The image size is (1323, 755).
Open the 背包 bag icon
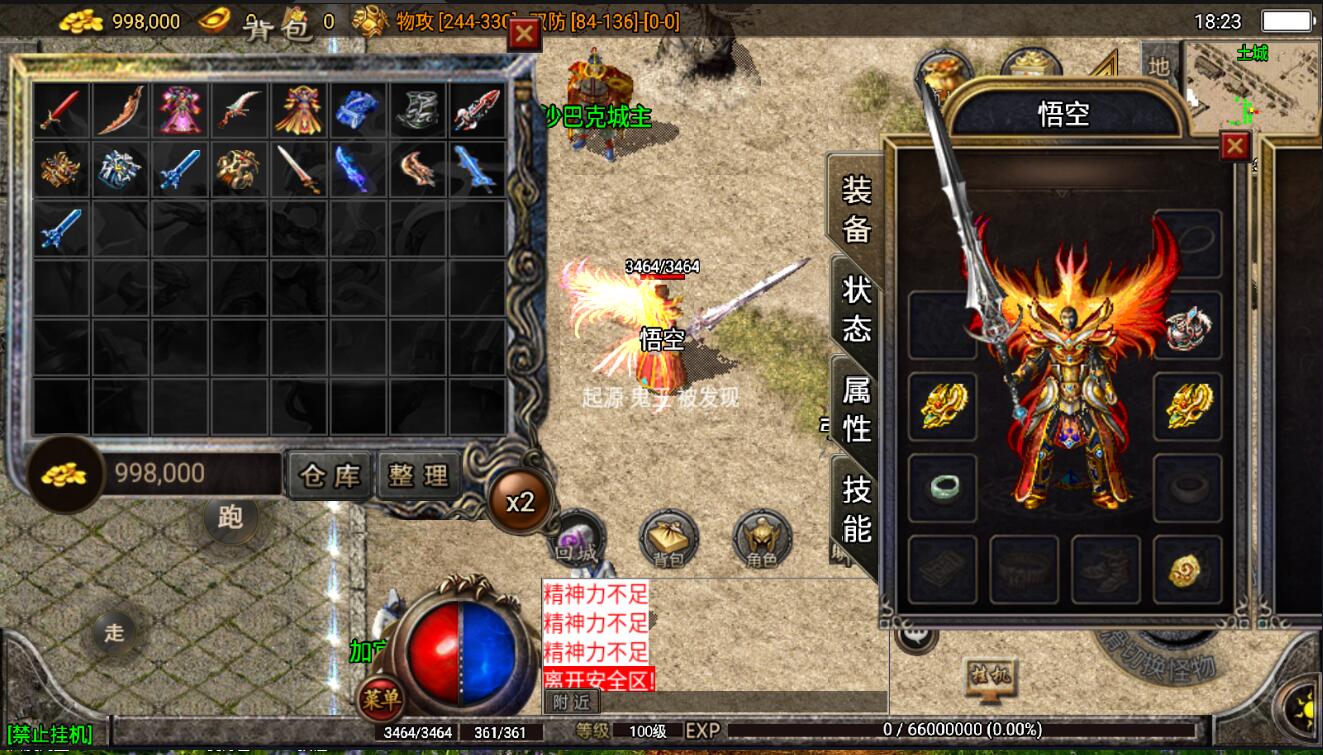(x=668, y=538)
